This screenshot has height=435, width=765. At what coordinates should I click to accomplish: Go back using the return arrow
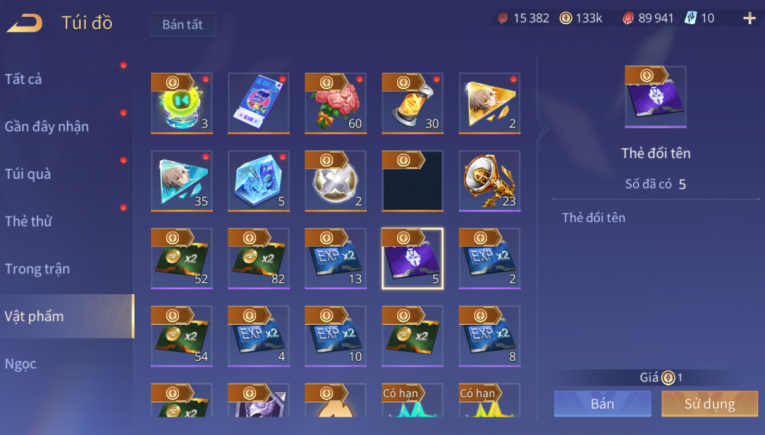(24, 23)
